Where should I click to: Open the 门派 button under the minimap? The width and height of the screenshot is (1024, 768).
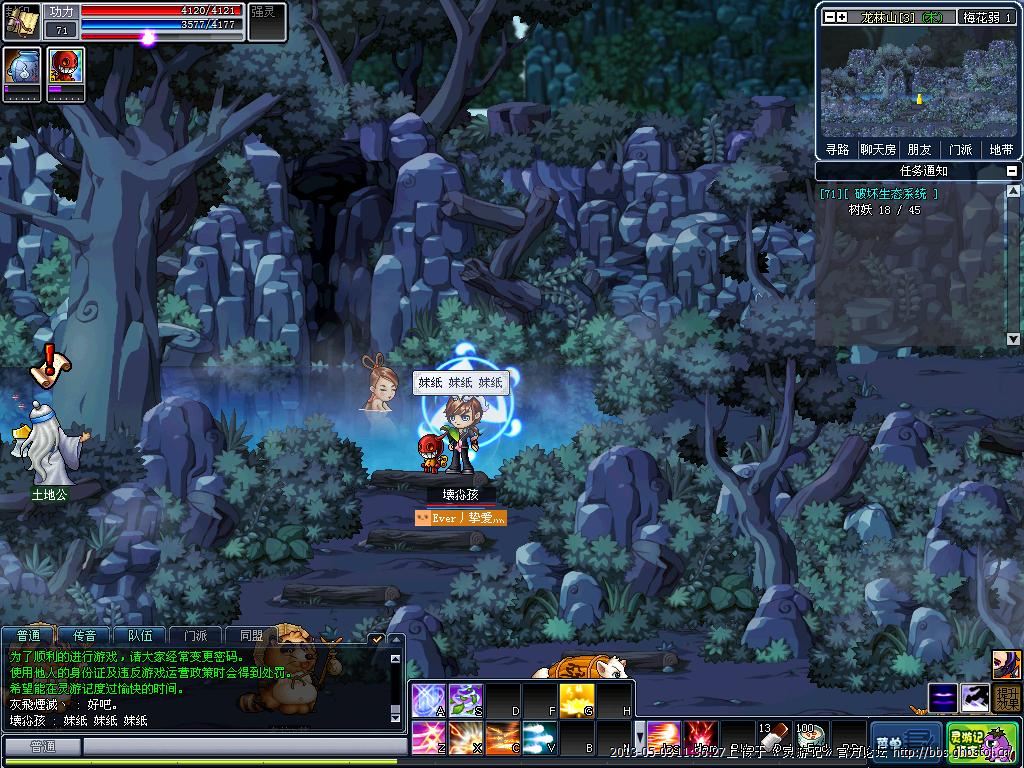tap(960, 149)
